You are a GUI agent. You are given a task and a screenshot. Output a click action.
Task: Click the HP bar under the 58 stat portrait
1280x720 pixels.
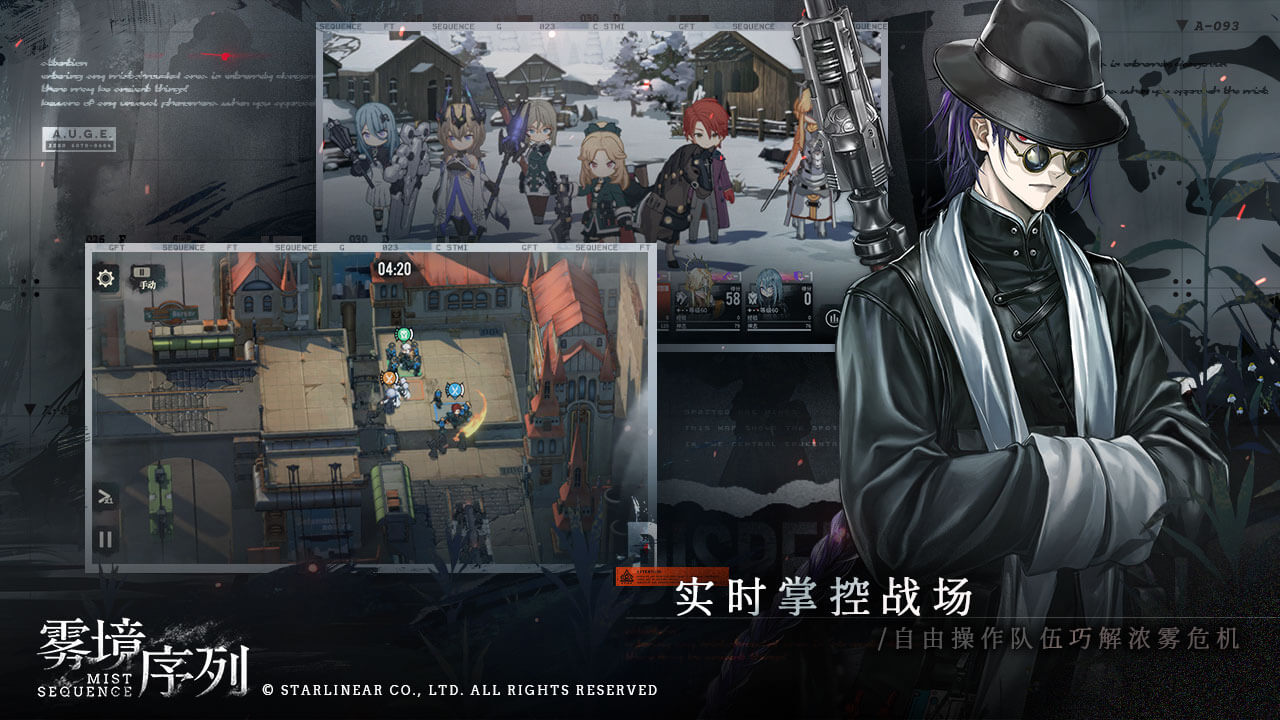710,326
